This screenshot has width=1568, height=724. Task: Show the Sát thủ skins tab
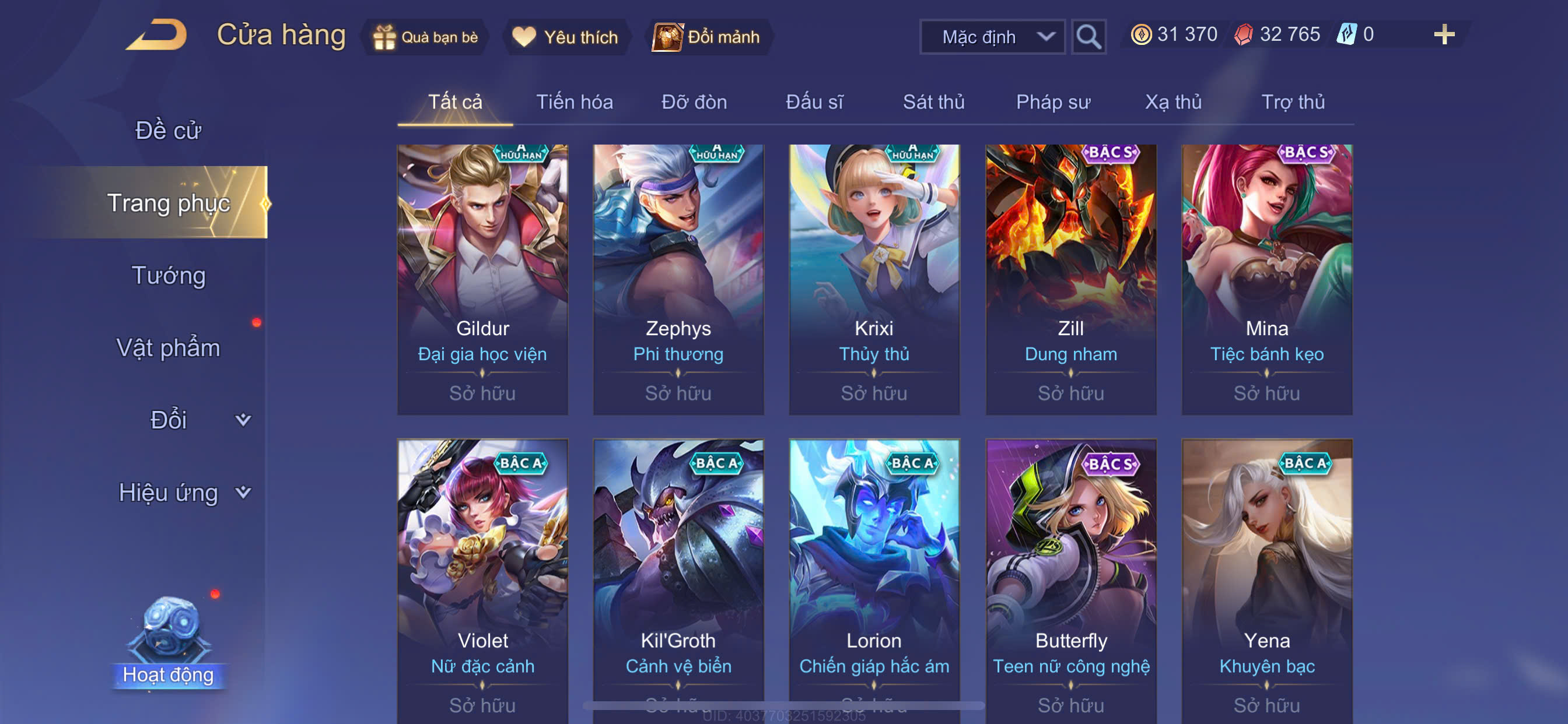933,101
